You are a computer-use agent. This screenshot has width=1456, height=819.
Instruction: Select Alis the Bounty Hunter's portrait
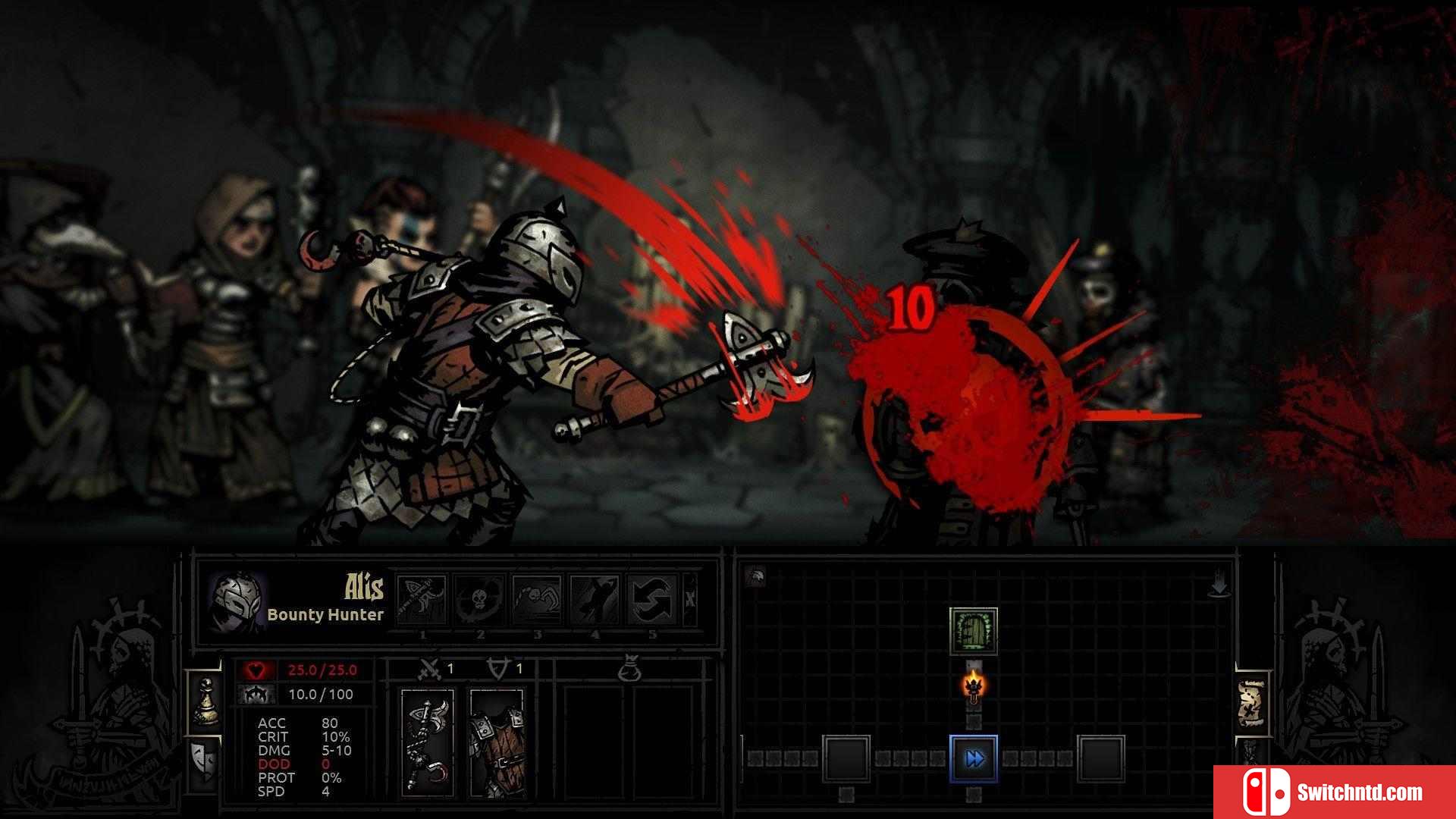237,602
